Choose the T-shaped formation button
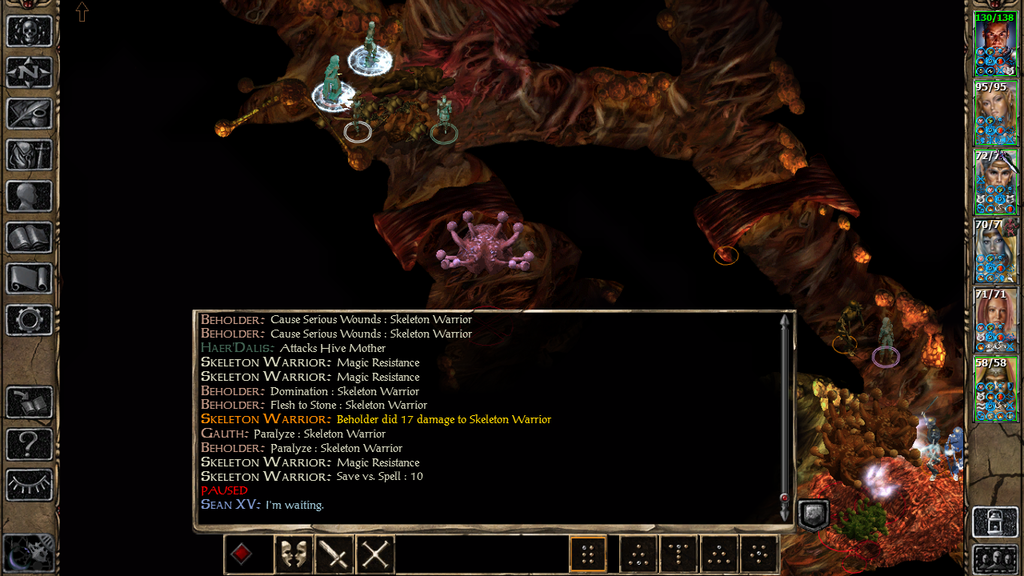Viewport: 1024px width, 576px height. [x=679, y=555]
